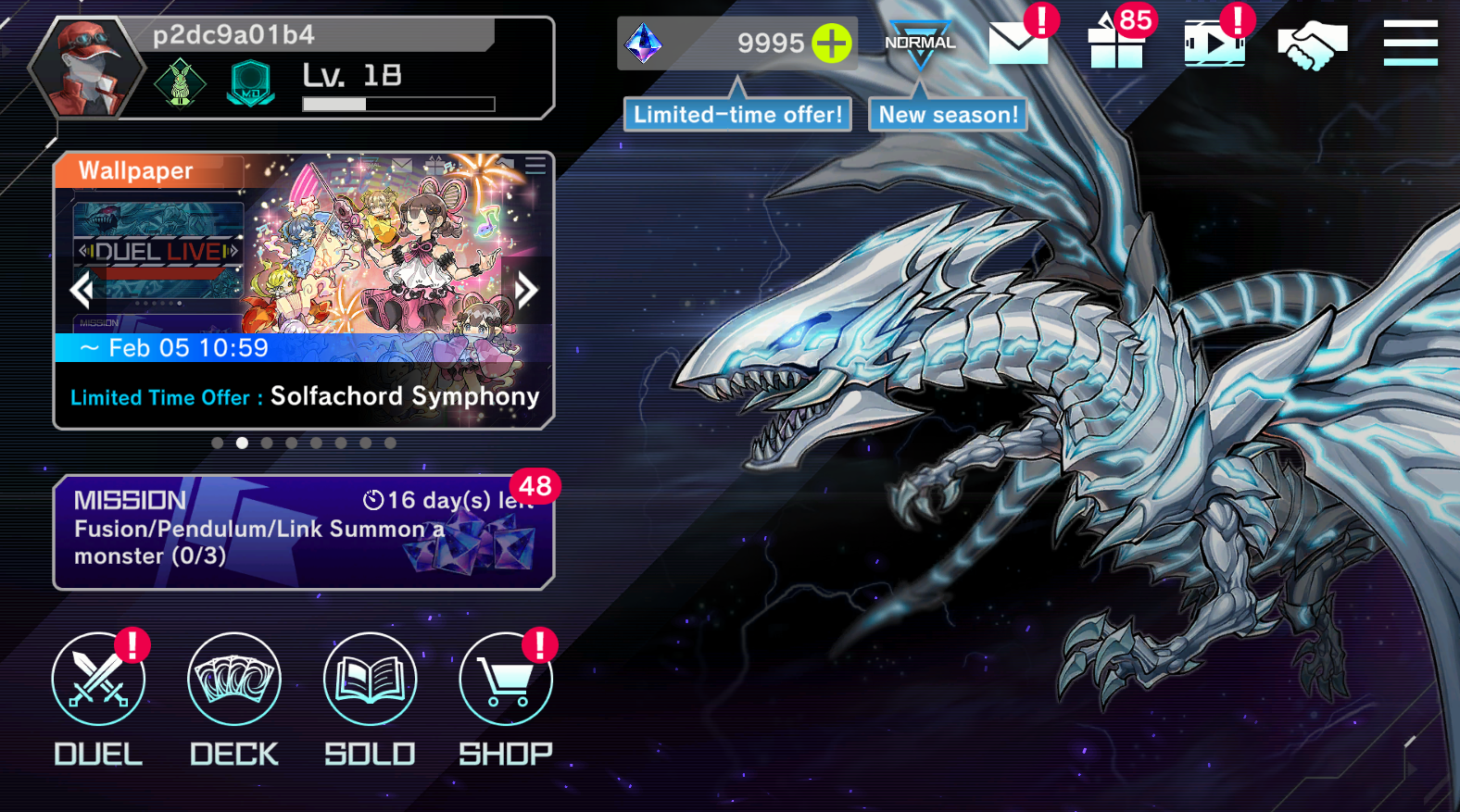Select the NORMAL season rank icon
Image resolution: width=1460 pixels, height=812 pixels.
919,44
